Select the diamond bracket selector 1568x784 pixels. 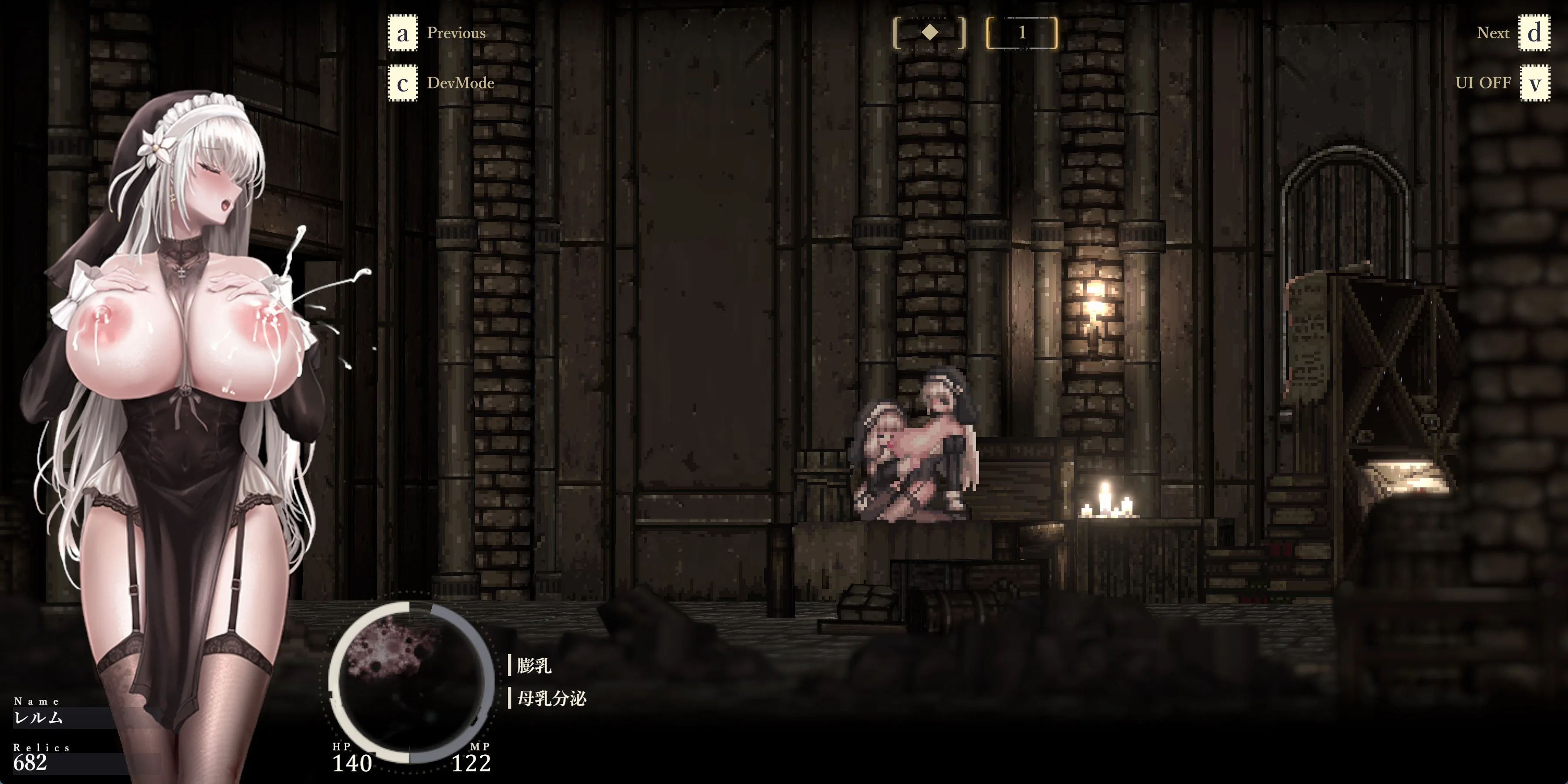(929, 33)
